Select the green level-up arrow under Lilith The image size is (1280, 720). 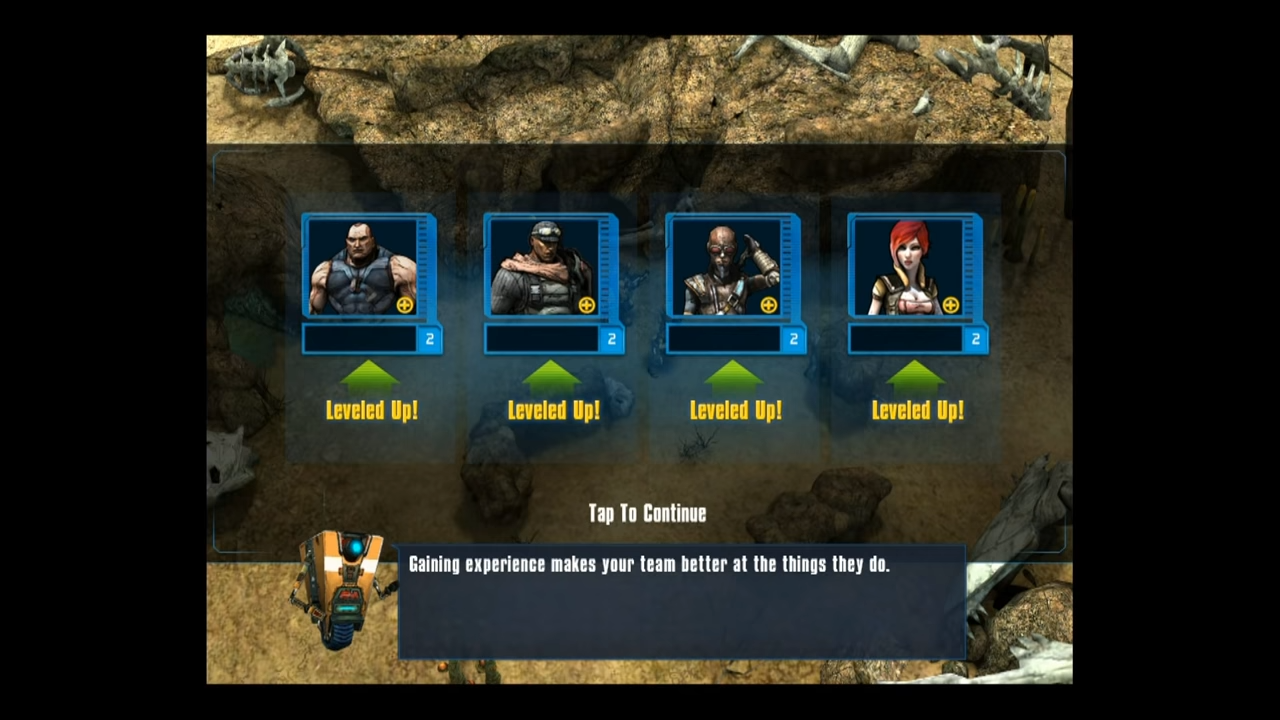[917, 380]
